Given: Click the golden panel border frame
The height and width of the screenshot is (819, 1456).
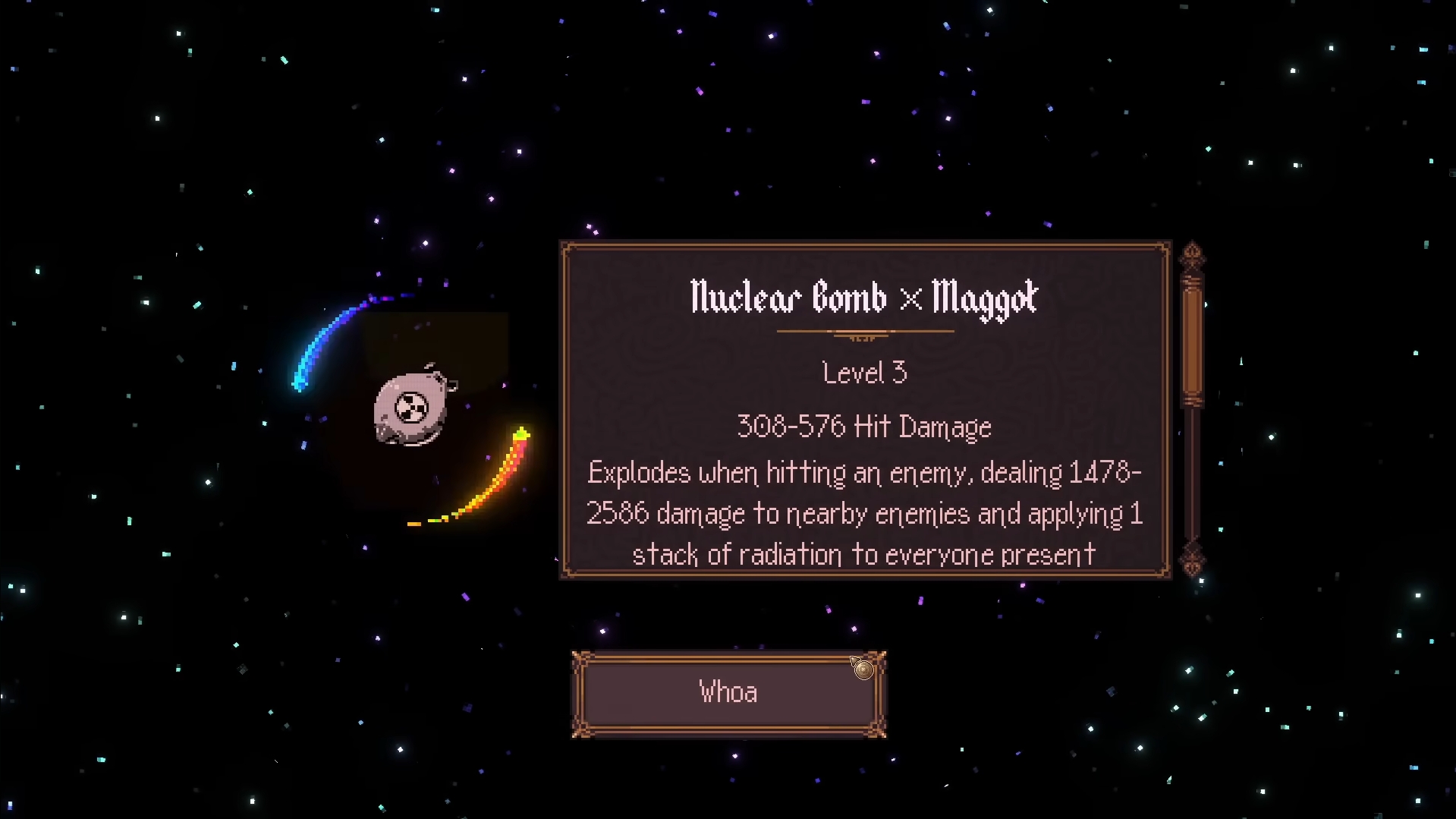Looking at the screenshot, I should [863, 244].
